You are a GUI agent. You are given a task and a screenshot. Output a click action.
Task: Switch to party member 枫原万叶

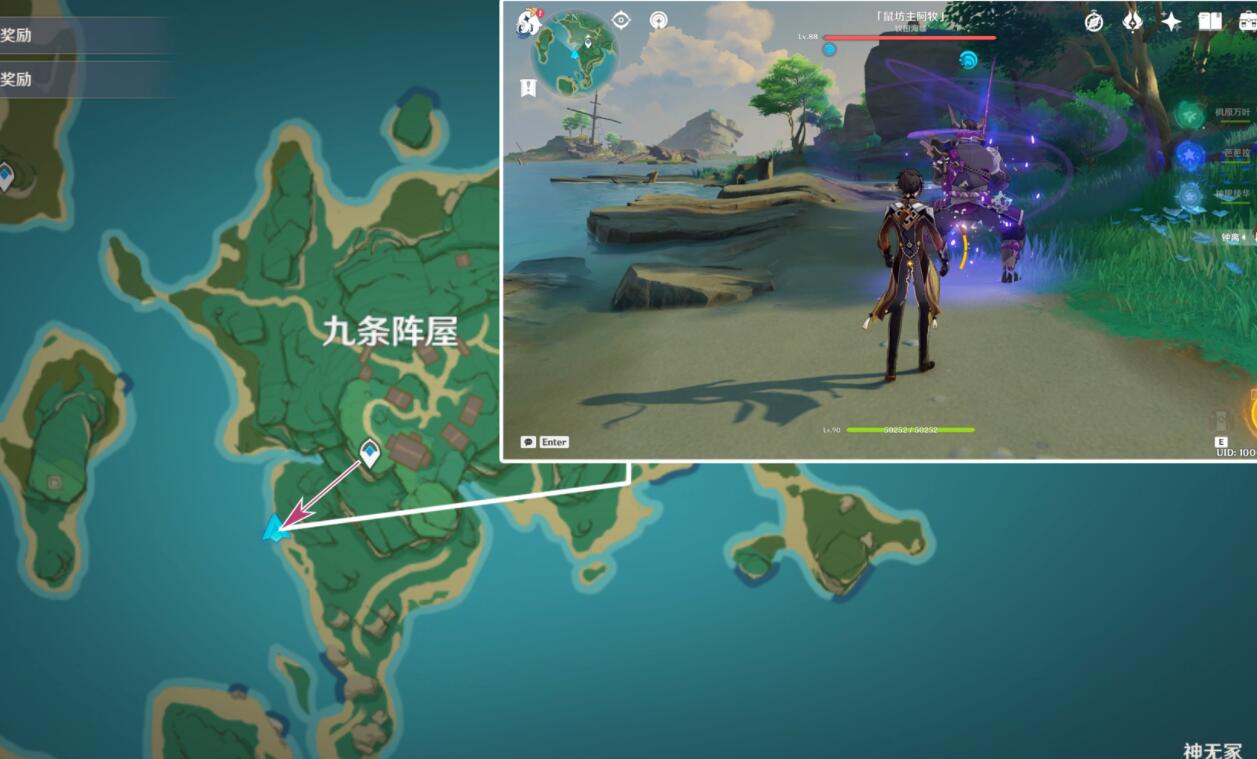pos(1190,115)
